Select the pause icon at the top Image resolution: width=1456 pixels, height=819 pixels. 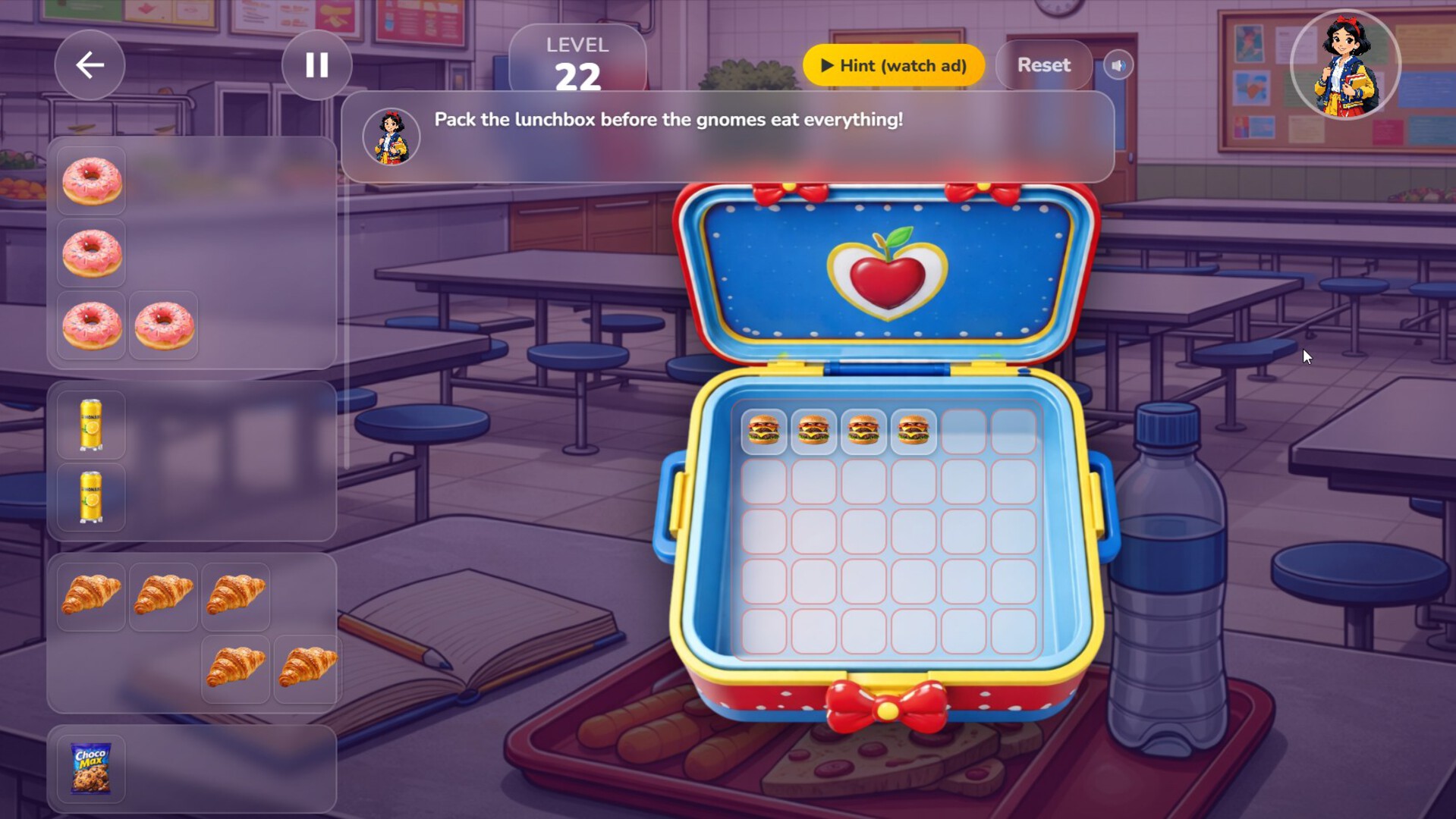point(316,65)
